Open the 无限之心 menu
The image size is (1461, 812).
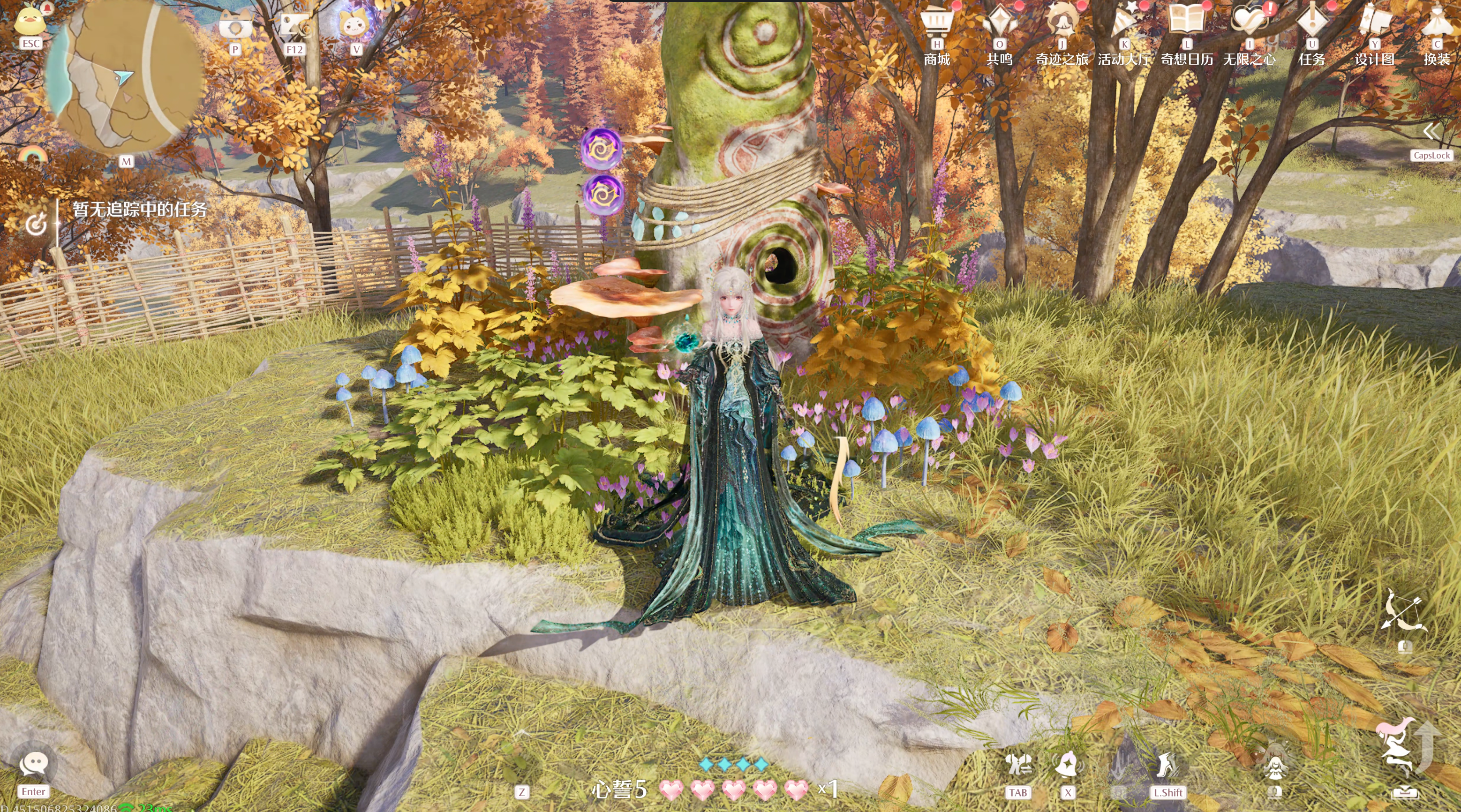pyautogui.click(x=1250, y=23)
